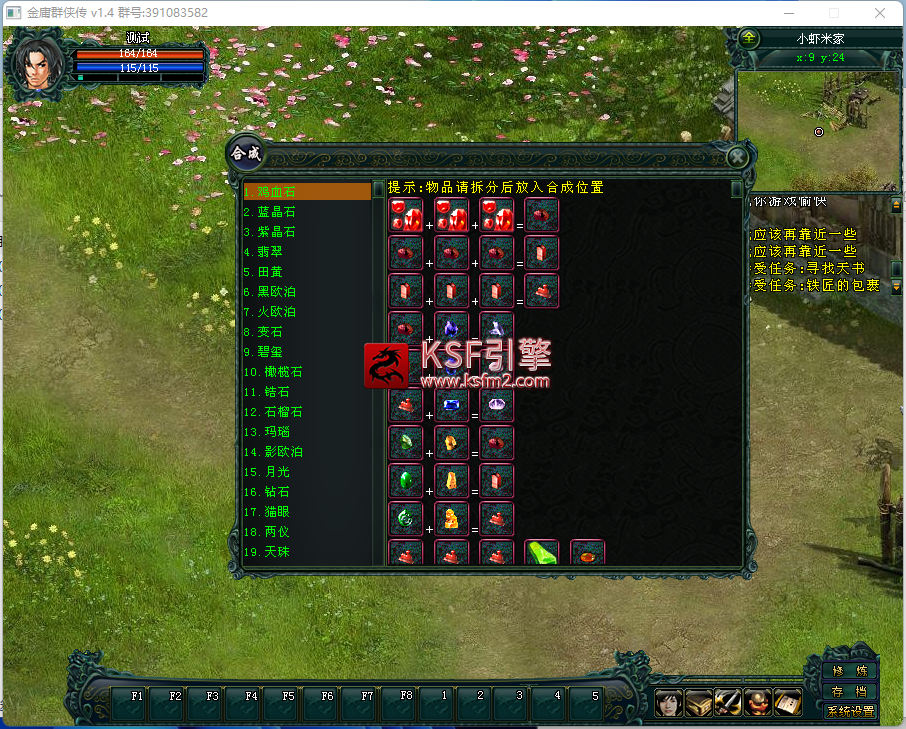Image resolution: width=906 pixels, height=729 pixels.
Task: Open the character portrait icon in bottom bar
Action: pyautogui.click(x=668, y=703)
